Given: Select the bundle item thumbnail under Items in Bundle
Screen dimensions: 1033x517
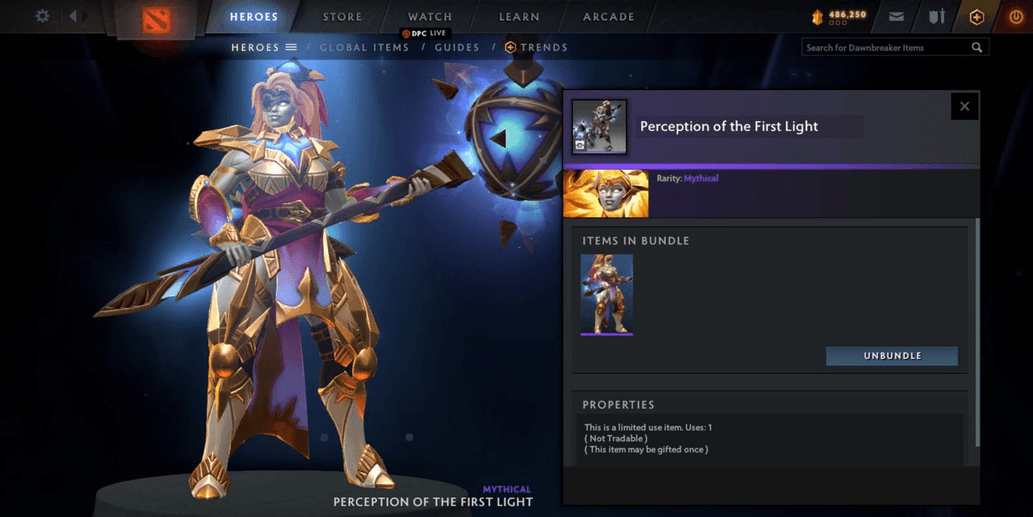Looking at the screenshot, I should click(607, 294).
